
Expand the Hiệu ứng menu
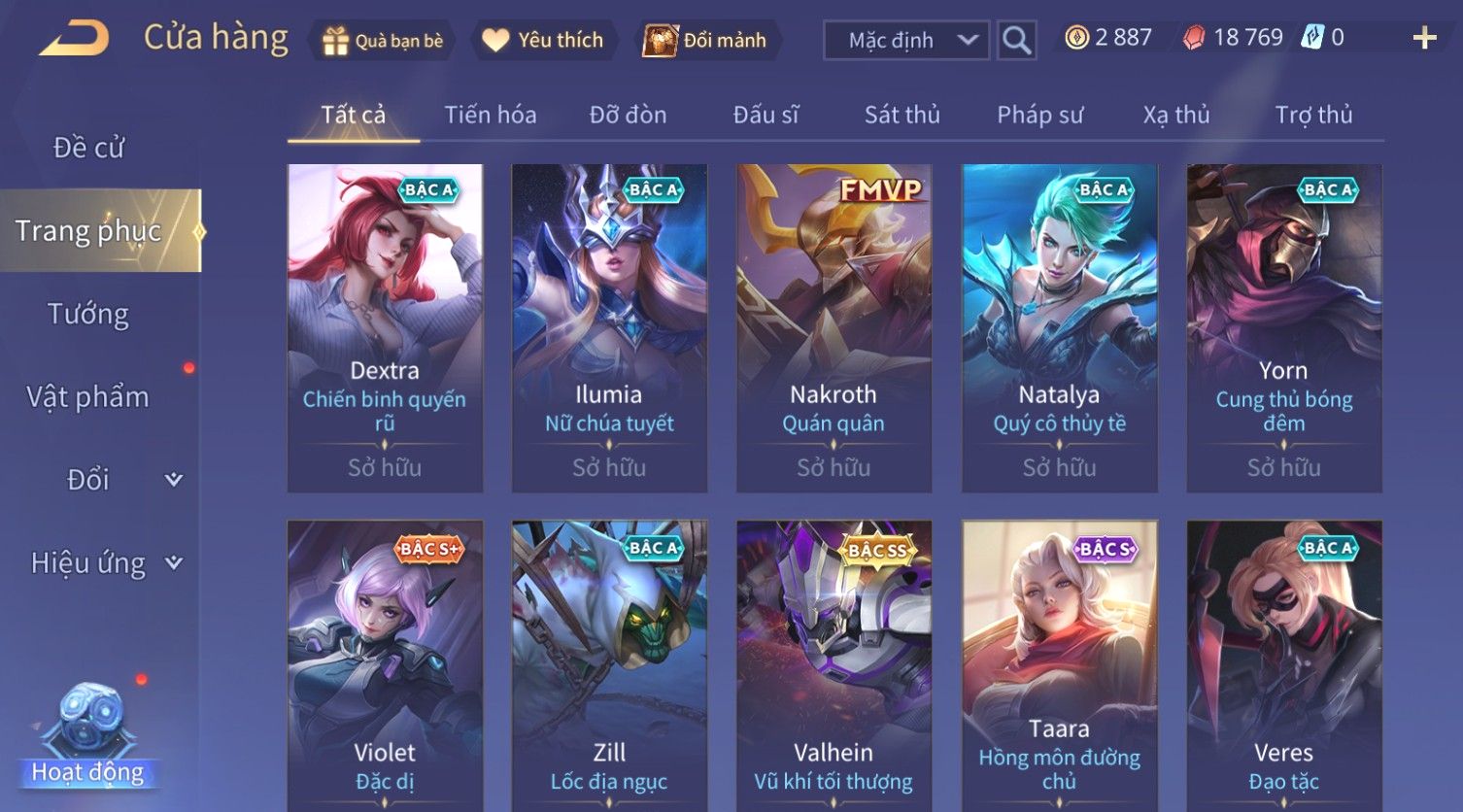[x=105, y=563]
